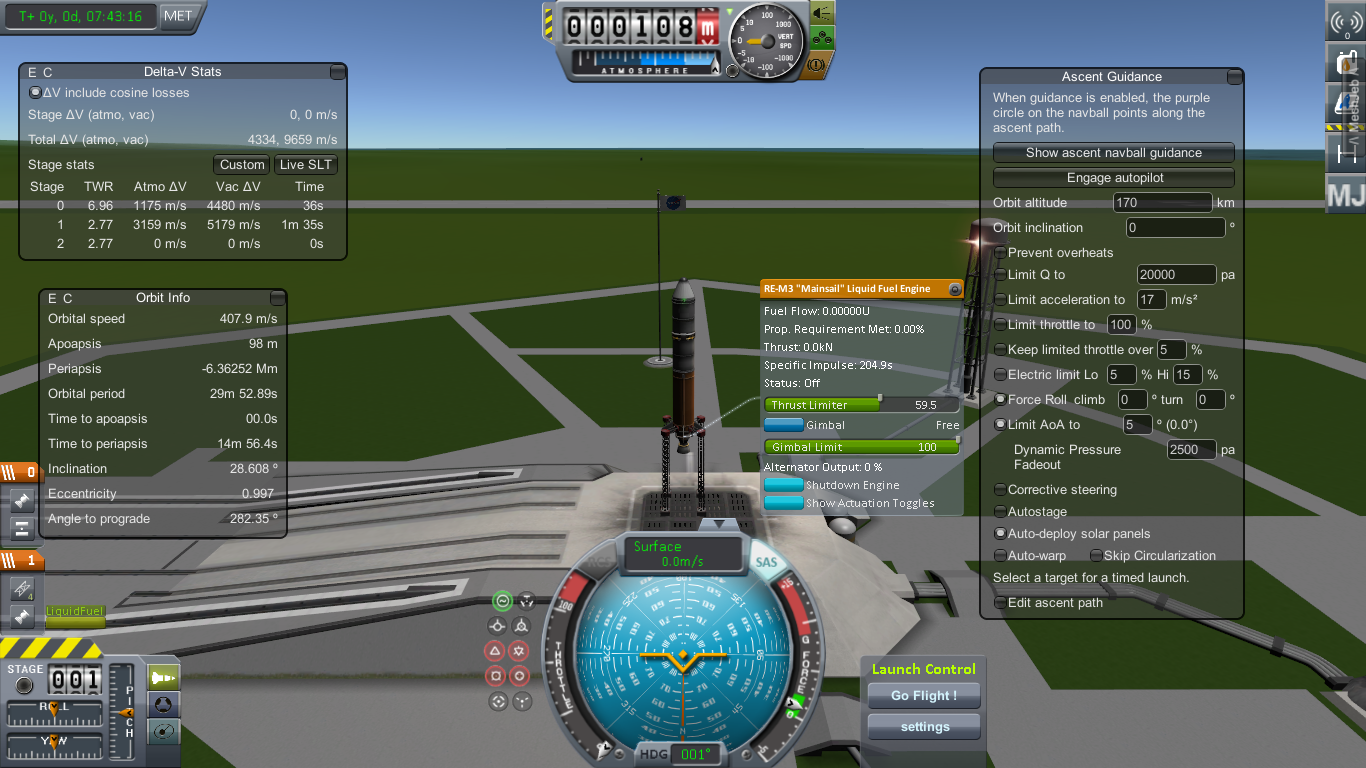The image size is (1366, 768).
Task: Toggle the Autostage option
Action: (1001, 512)
